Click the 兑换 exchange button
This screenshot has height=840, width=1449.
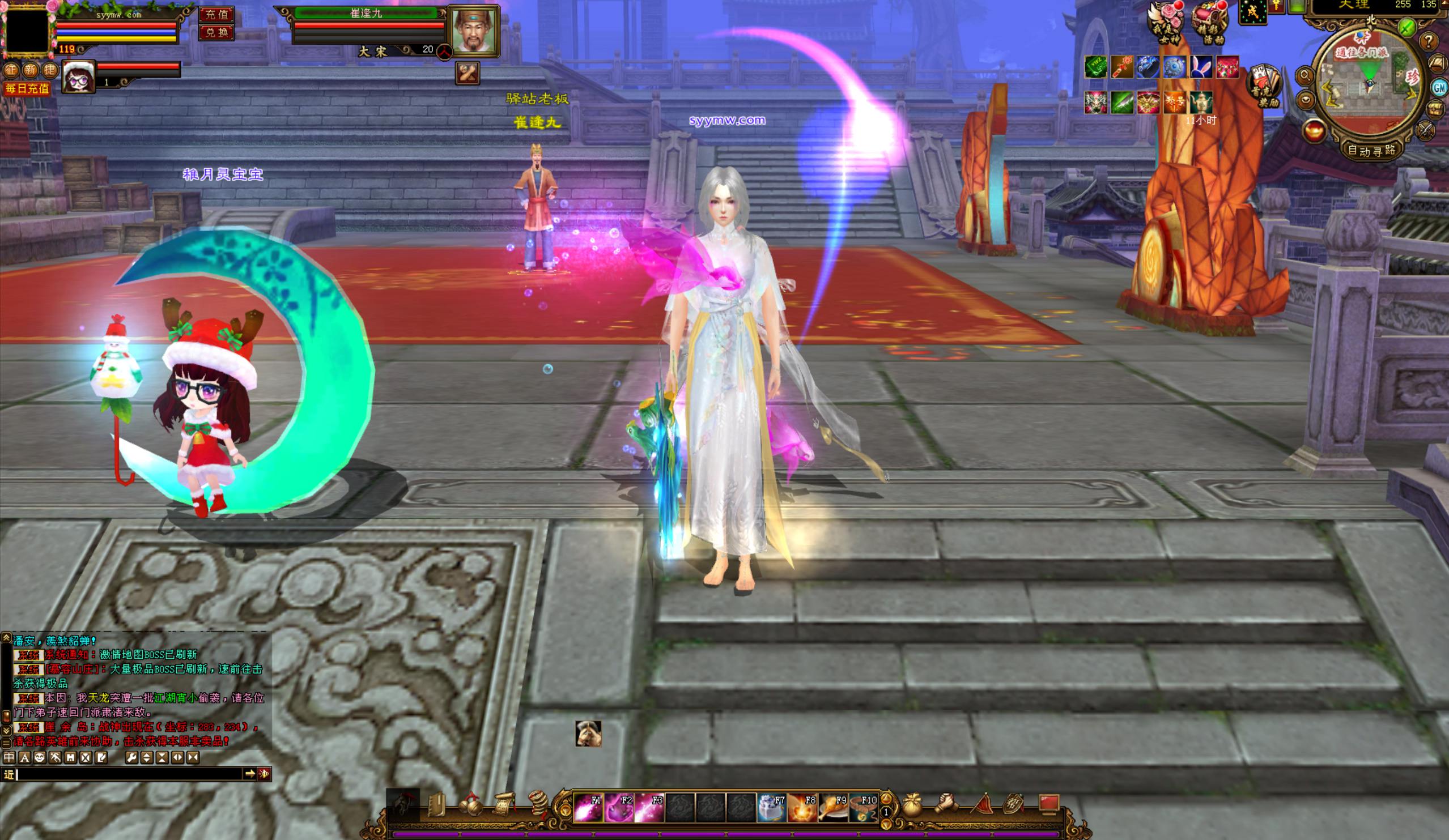coord(216,32)
